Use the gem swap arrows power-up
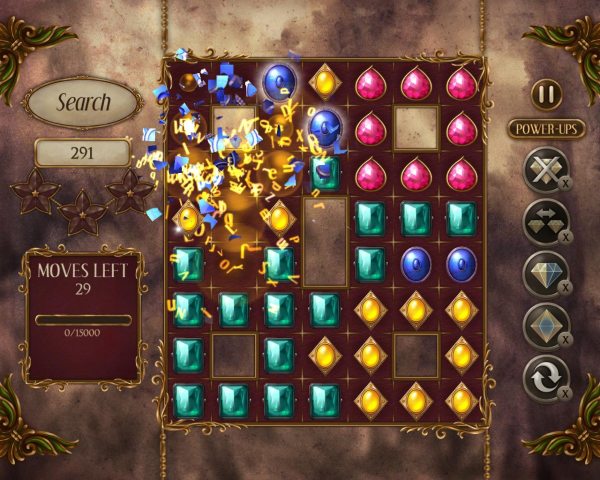This screenshot has height=480, width=600. 545,222
